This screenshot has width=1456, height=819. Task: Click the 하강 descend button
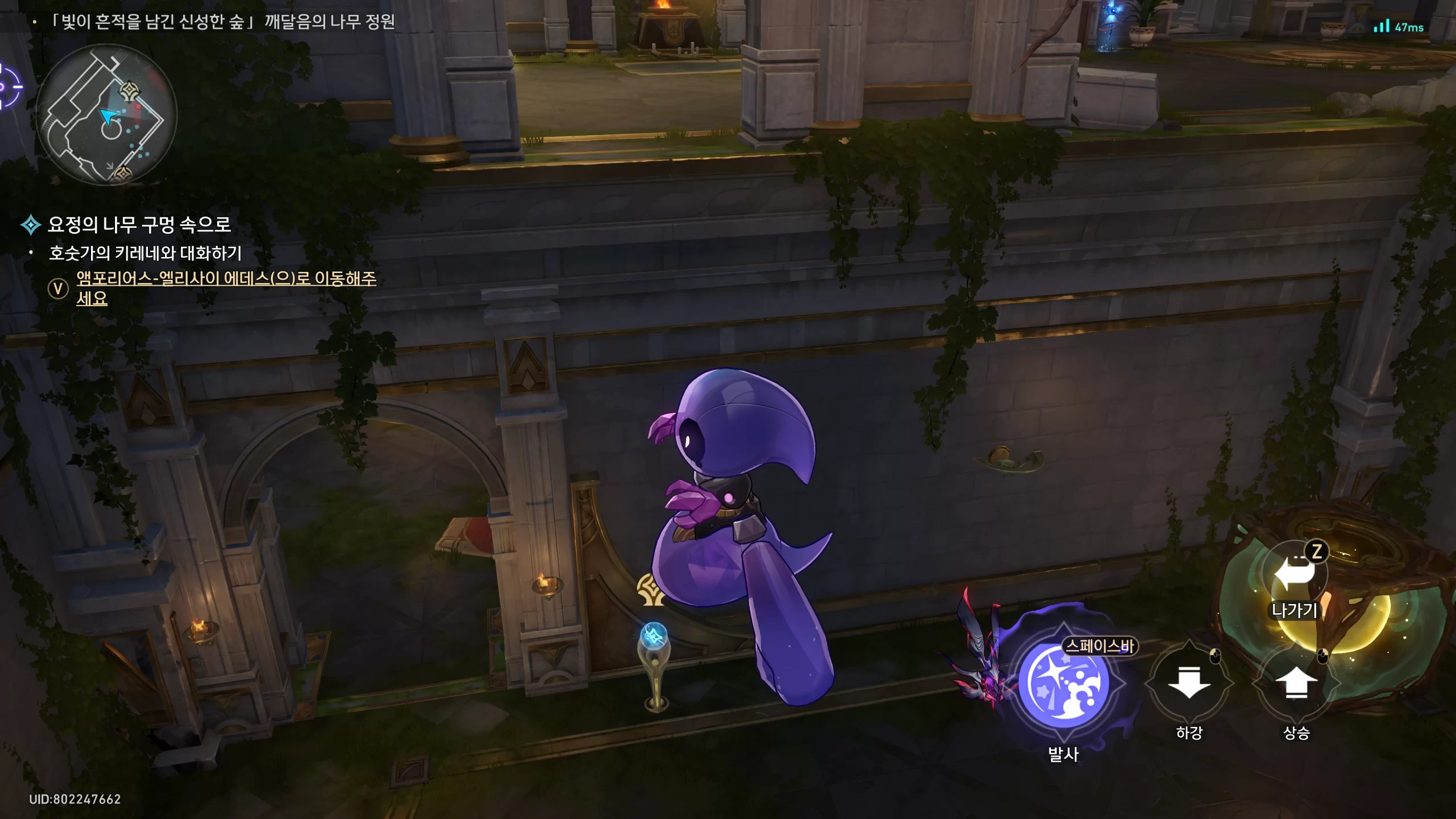[x=1189, y=682]
